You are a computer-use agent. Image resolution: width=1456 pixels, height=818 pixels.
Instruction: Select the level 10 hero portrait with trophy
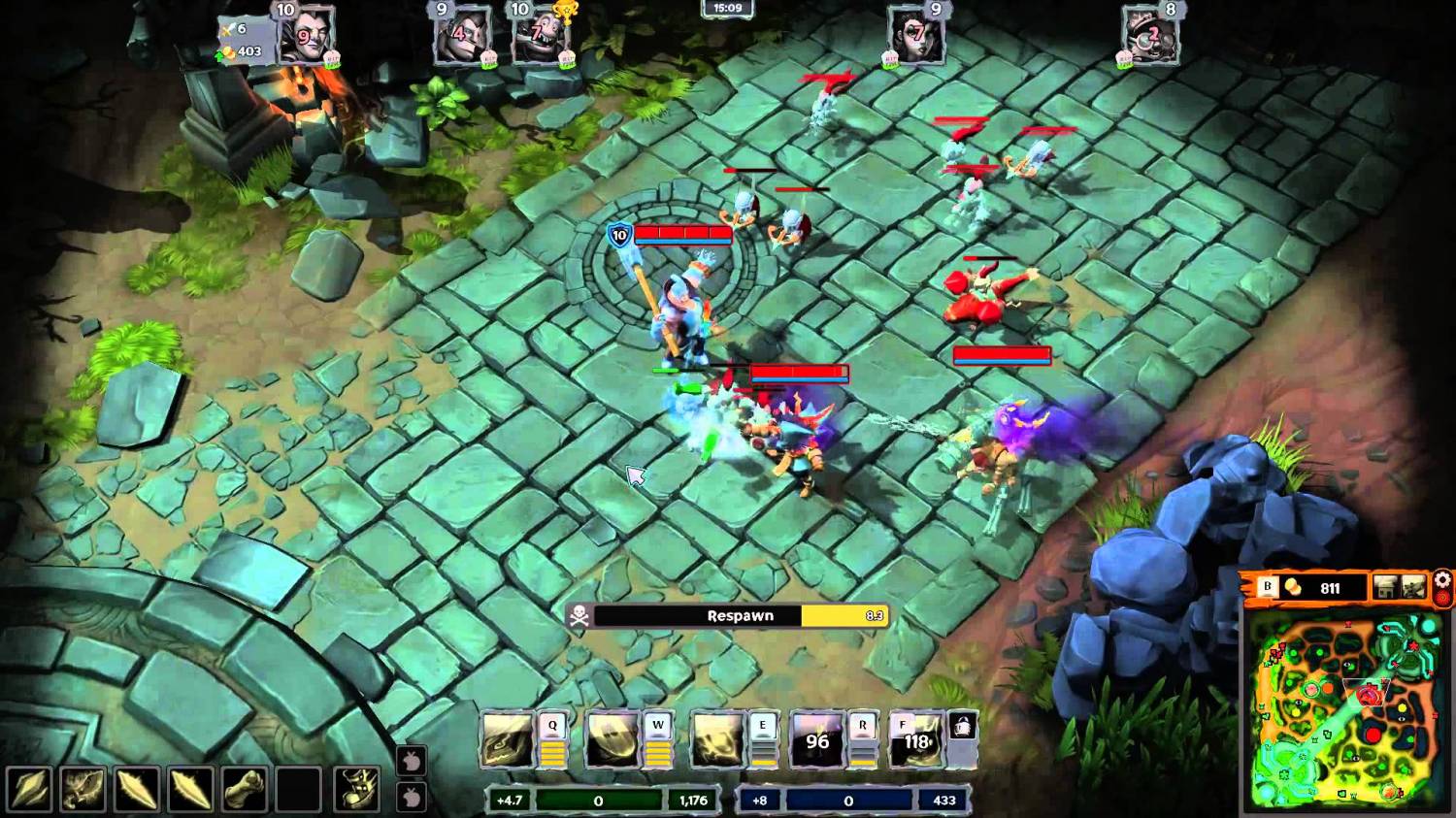click(542, 37)
